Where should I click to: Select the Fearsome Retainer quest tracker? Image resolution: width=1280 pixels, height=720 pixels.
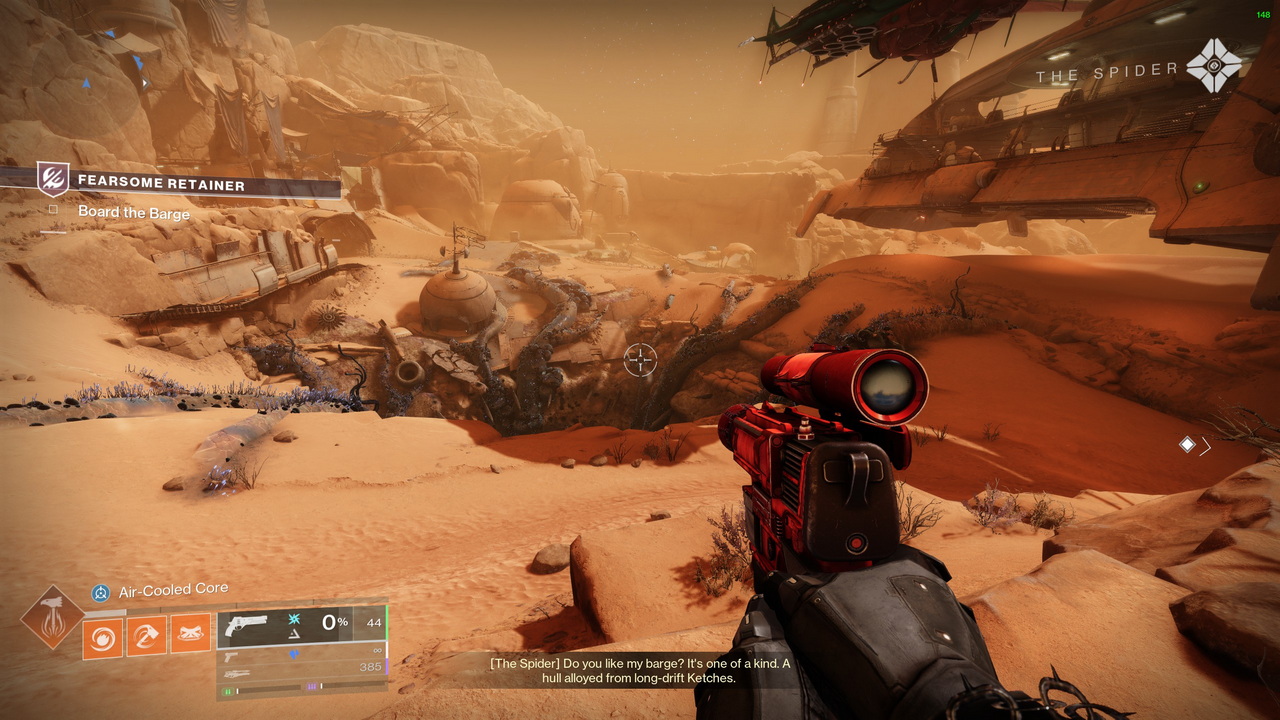pos(160,184)
